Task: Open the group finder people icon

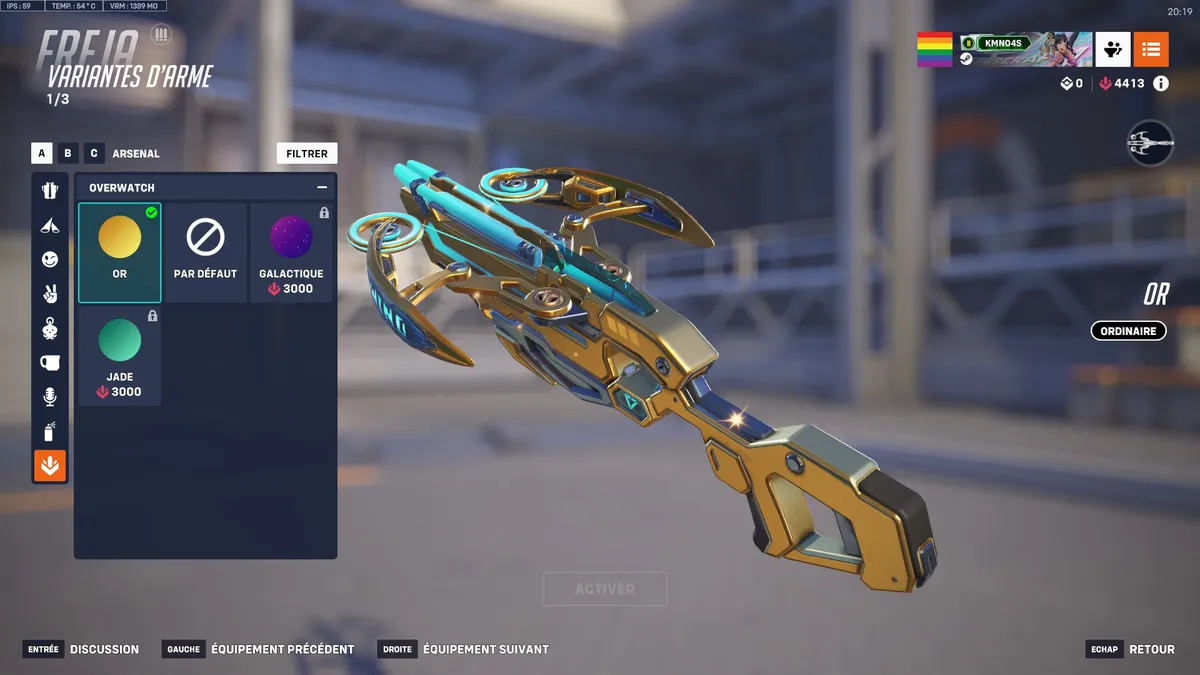Action: pos(1113,49)
